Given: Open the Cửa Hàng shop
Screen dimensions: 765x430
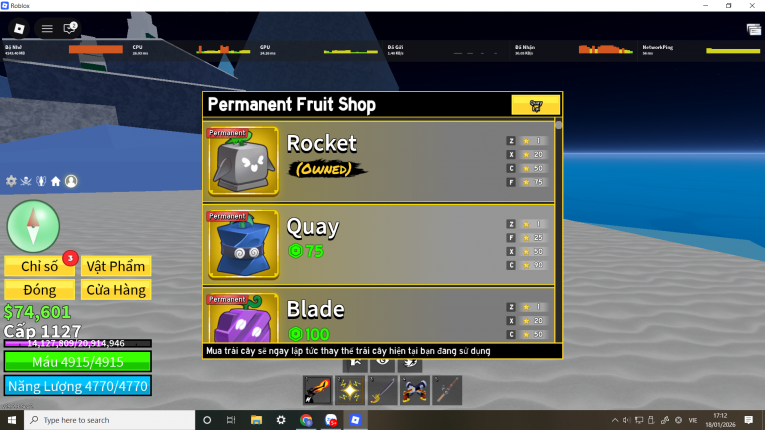Looking at the screenshot, I should tap(116, 290).
